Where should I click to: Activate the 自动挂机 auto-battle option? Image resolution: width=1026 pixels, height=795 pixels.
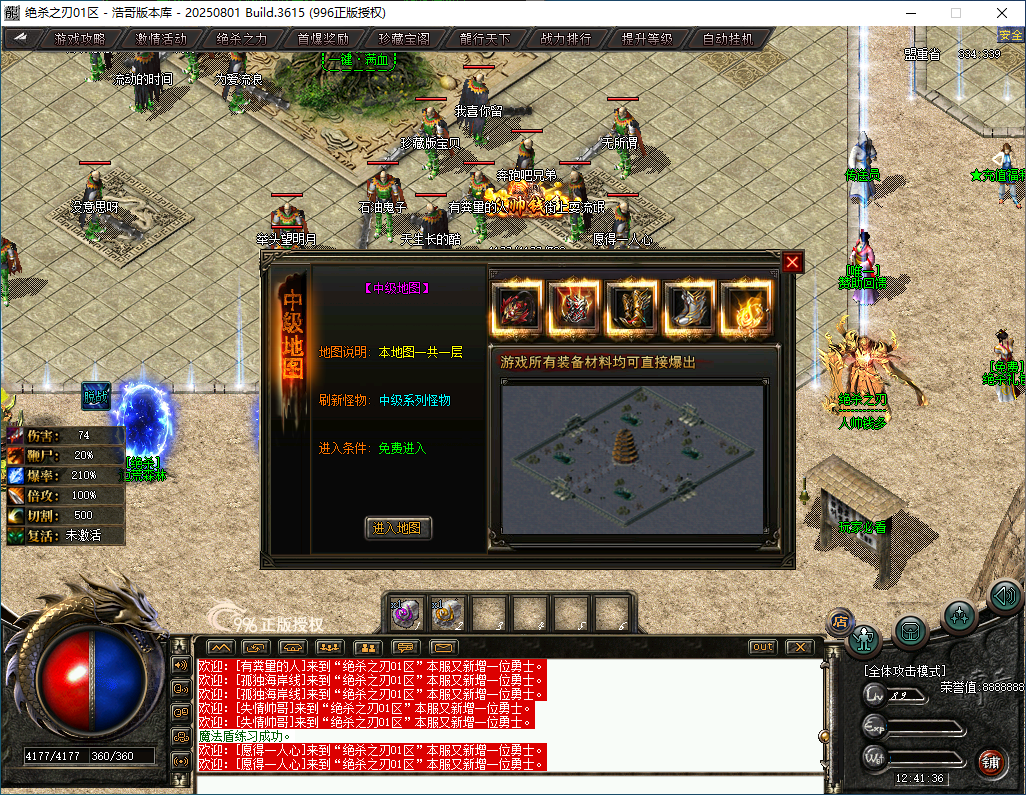pos(728,39)
